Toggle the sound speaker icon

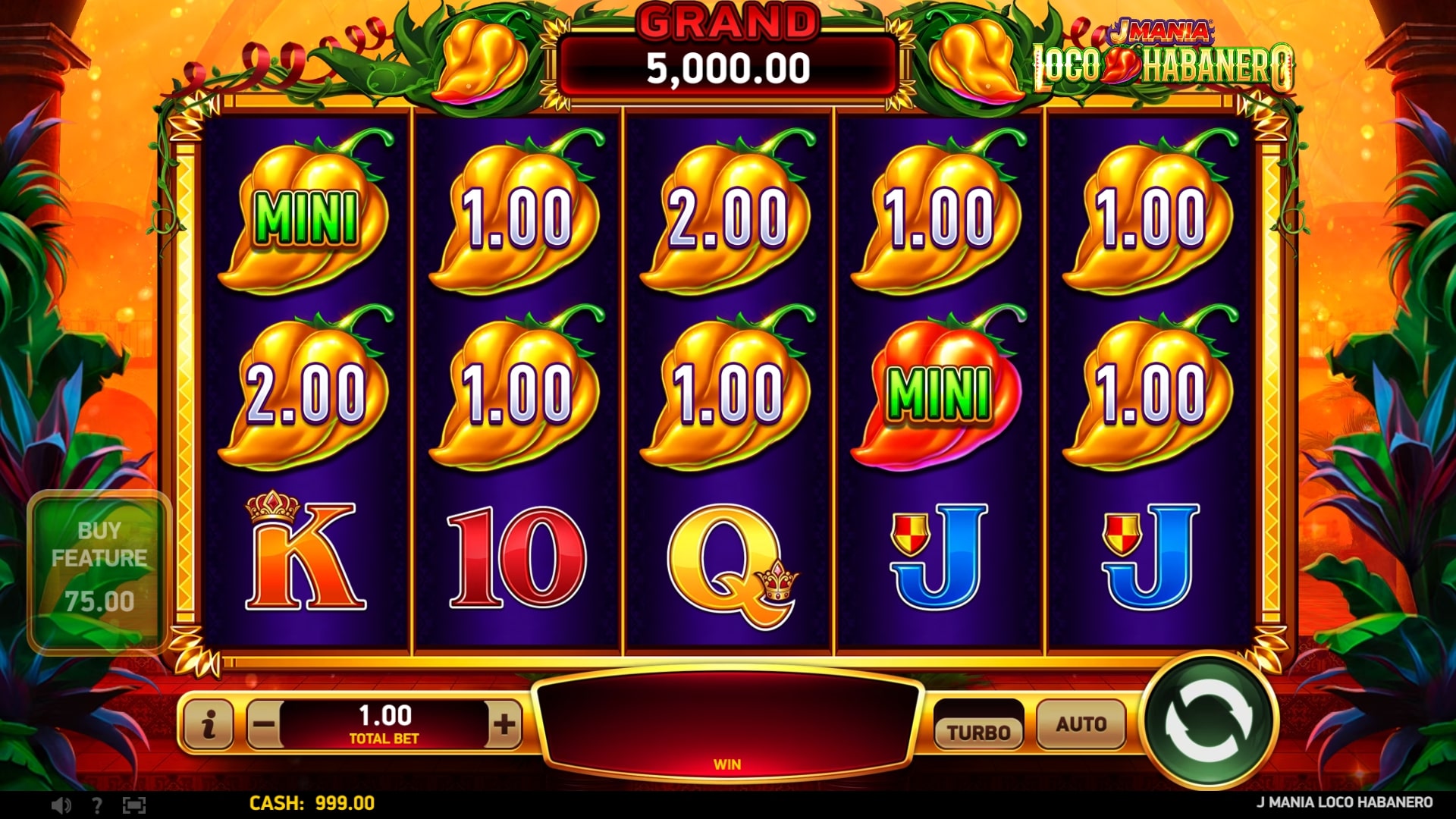pos(61,805)
